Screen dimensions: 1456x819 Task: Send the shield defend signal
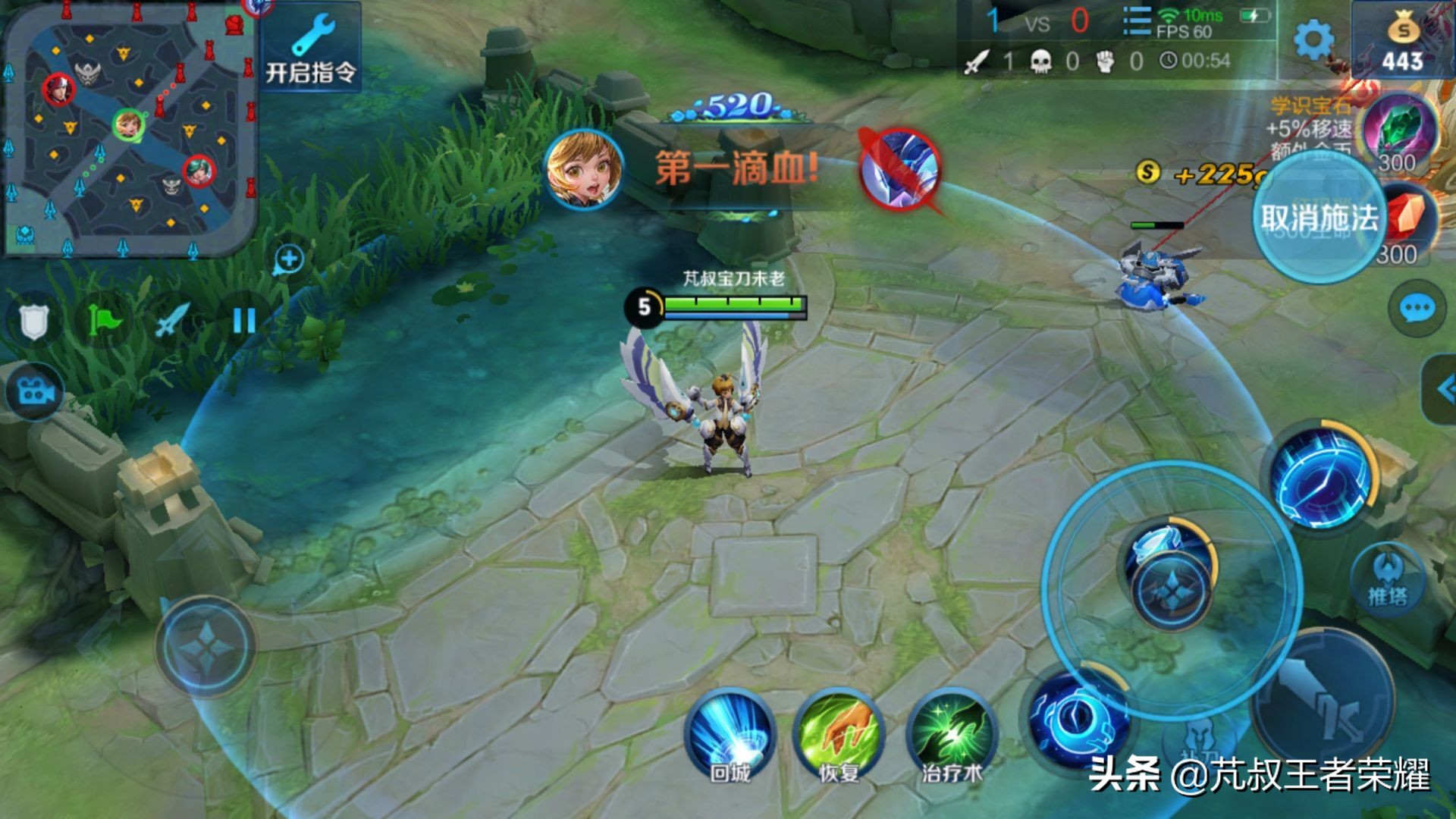point(33,322)
